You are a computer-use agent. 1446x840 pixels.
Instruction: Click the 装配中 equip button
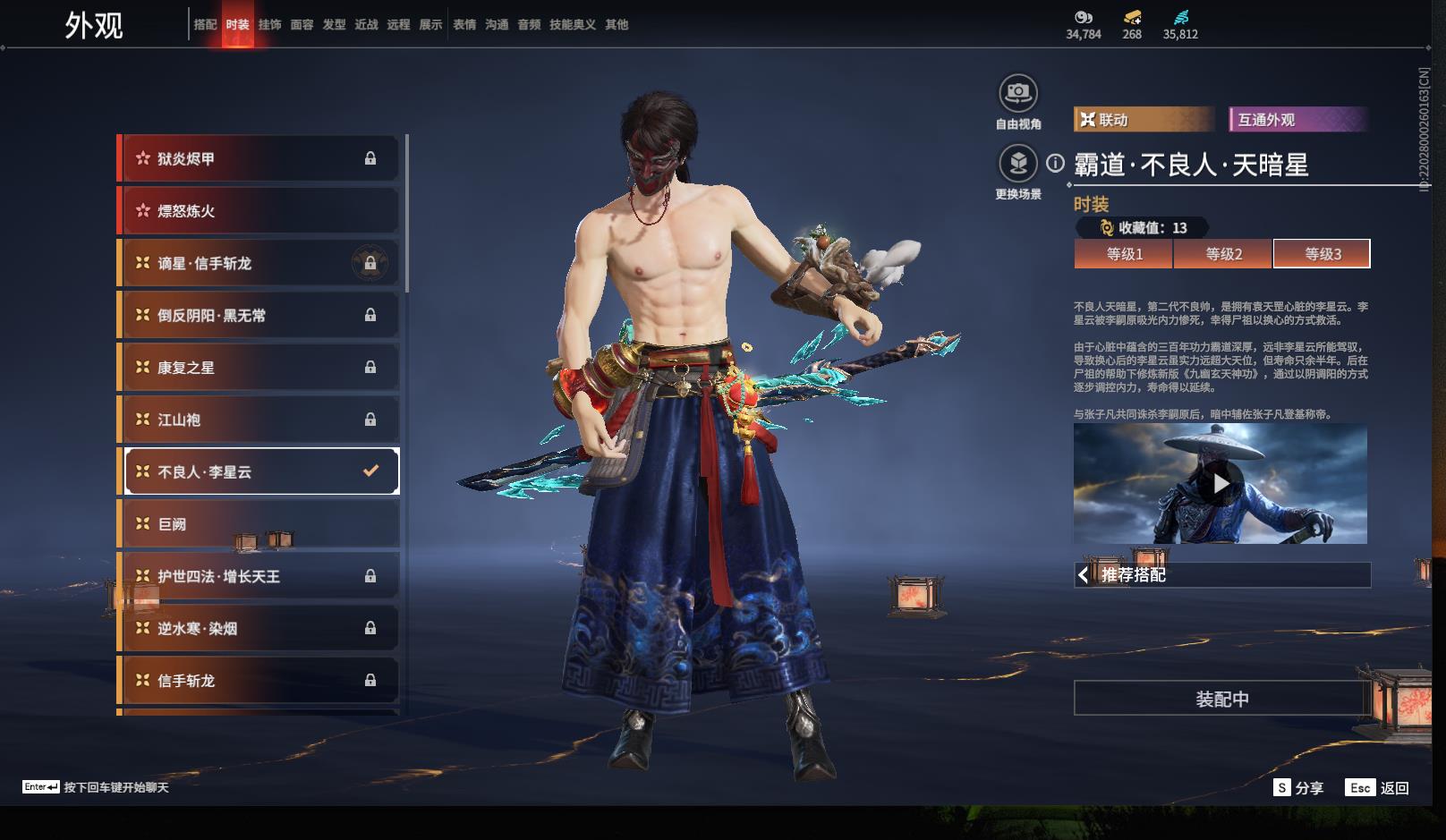click(1221, 699)
